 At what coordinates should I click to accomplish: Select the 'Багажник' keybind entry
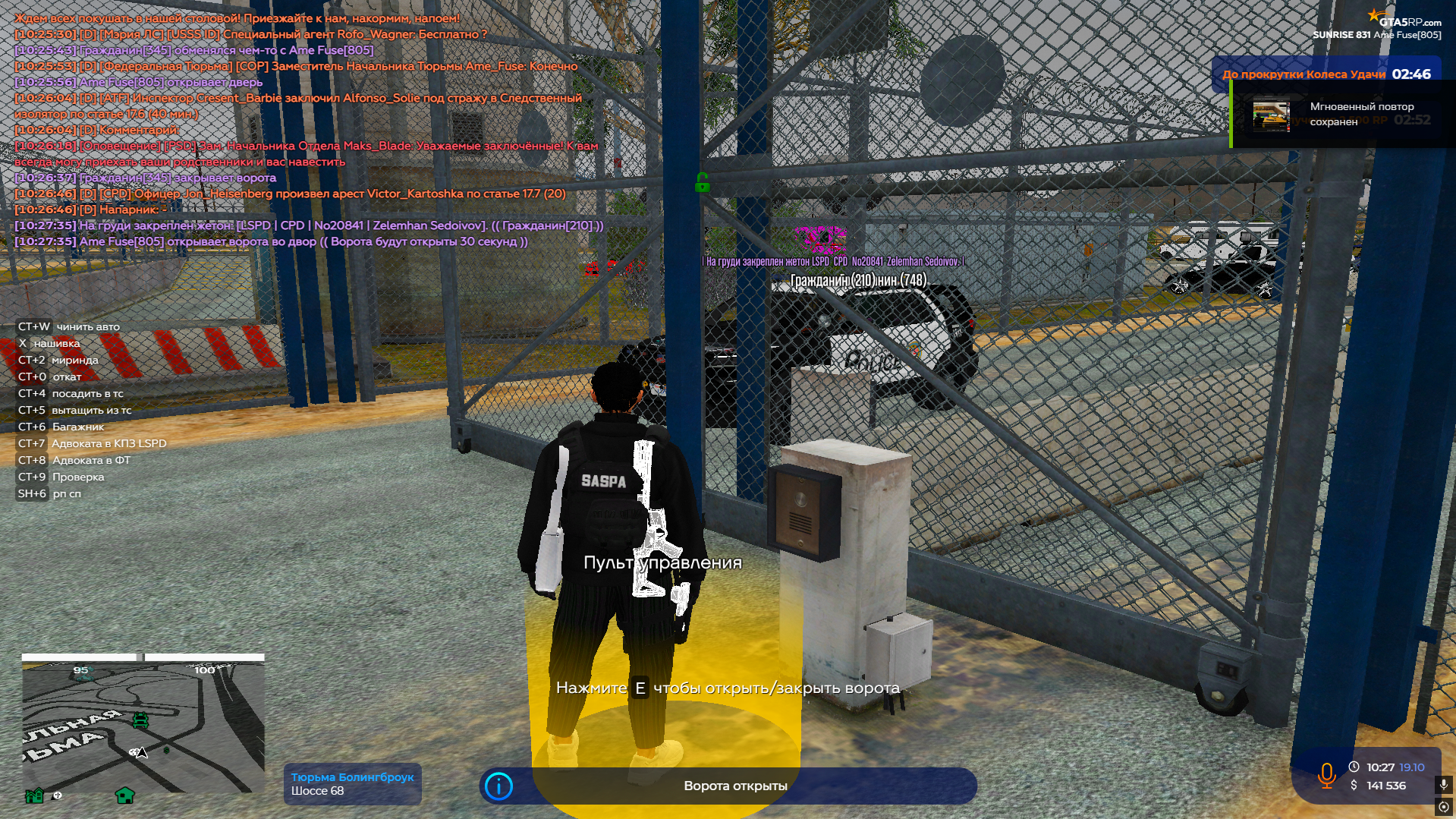coord(61,427)
